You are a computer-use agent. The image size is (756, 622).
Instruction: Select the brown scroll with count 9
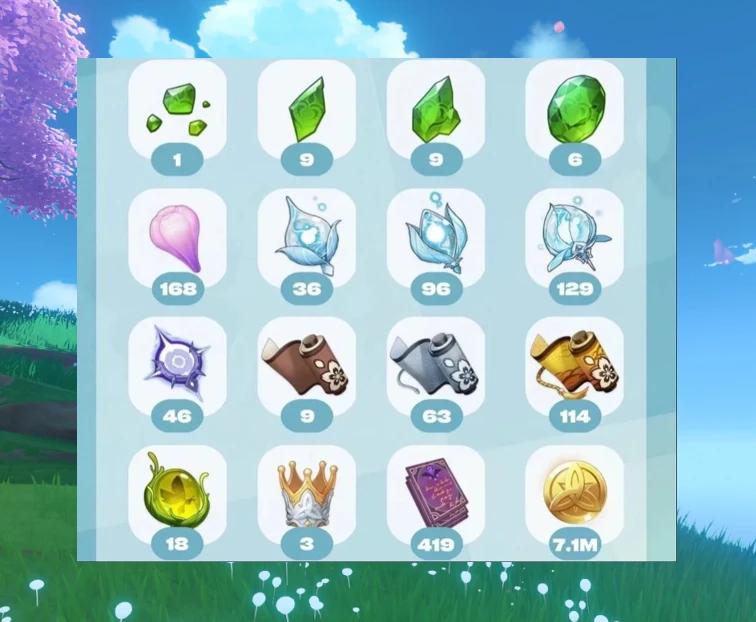pos(306,366)
